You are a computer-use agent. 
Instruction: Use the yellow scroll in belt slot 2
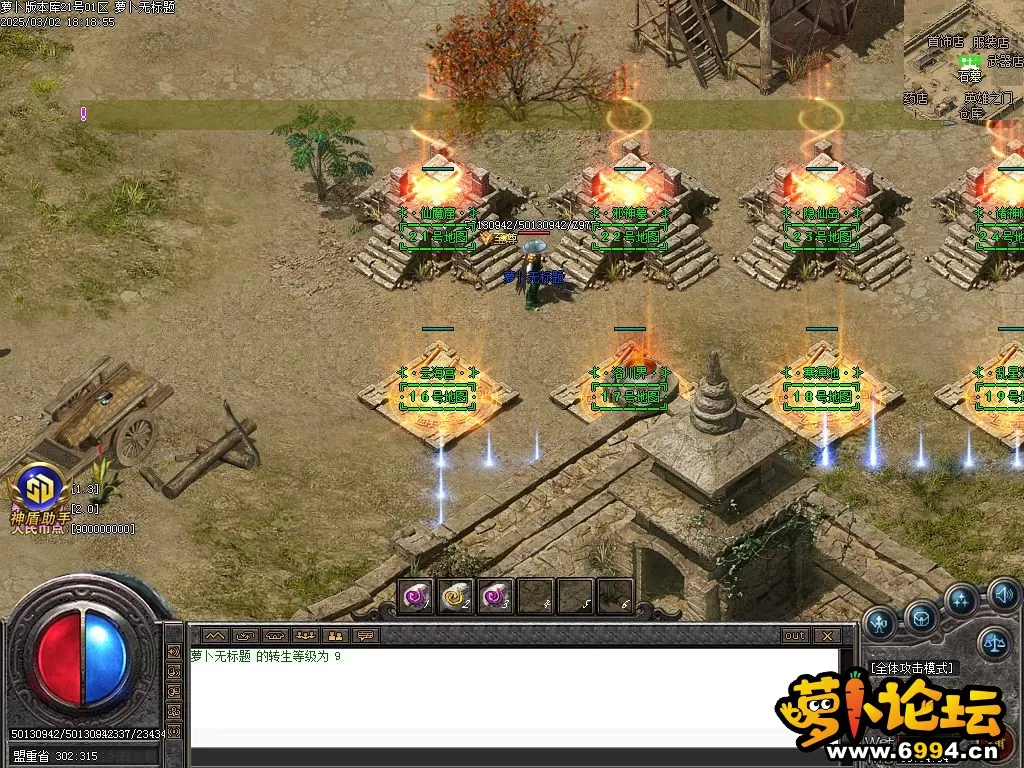(456, 596)
